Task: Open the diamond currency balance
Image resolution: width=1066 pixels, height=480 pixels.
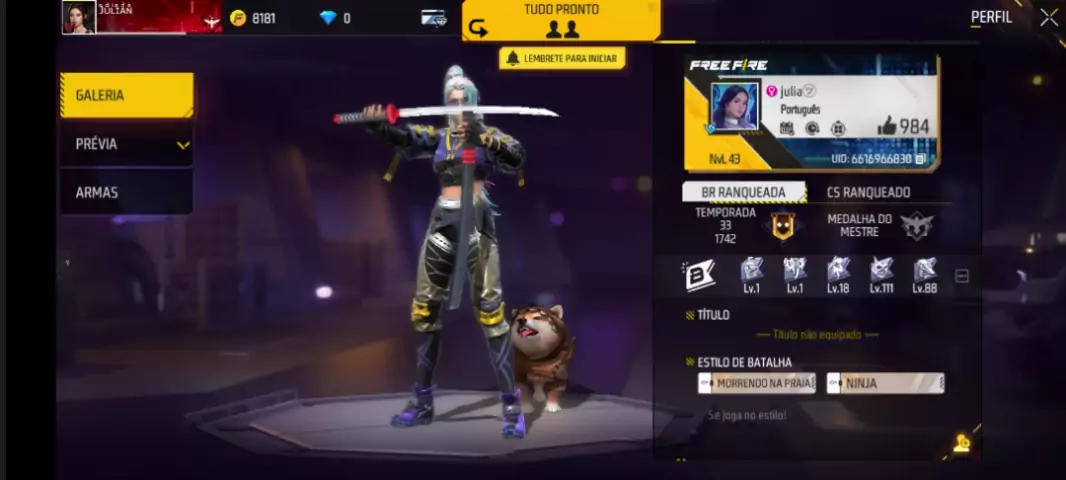Action: click(x=335, y=18)
